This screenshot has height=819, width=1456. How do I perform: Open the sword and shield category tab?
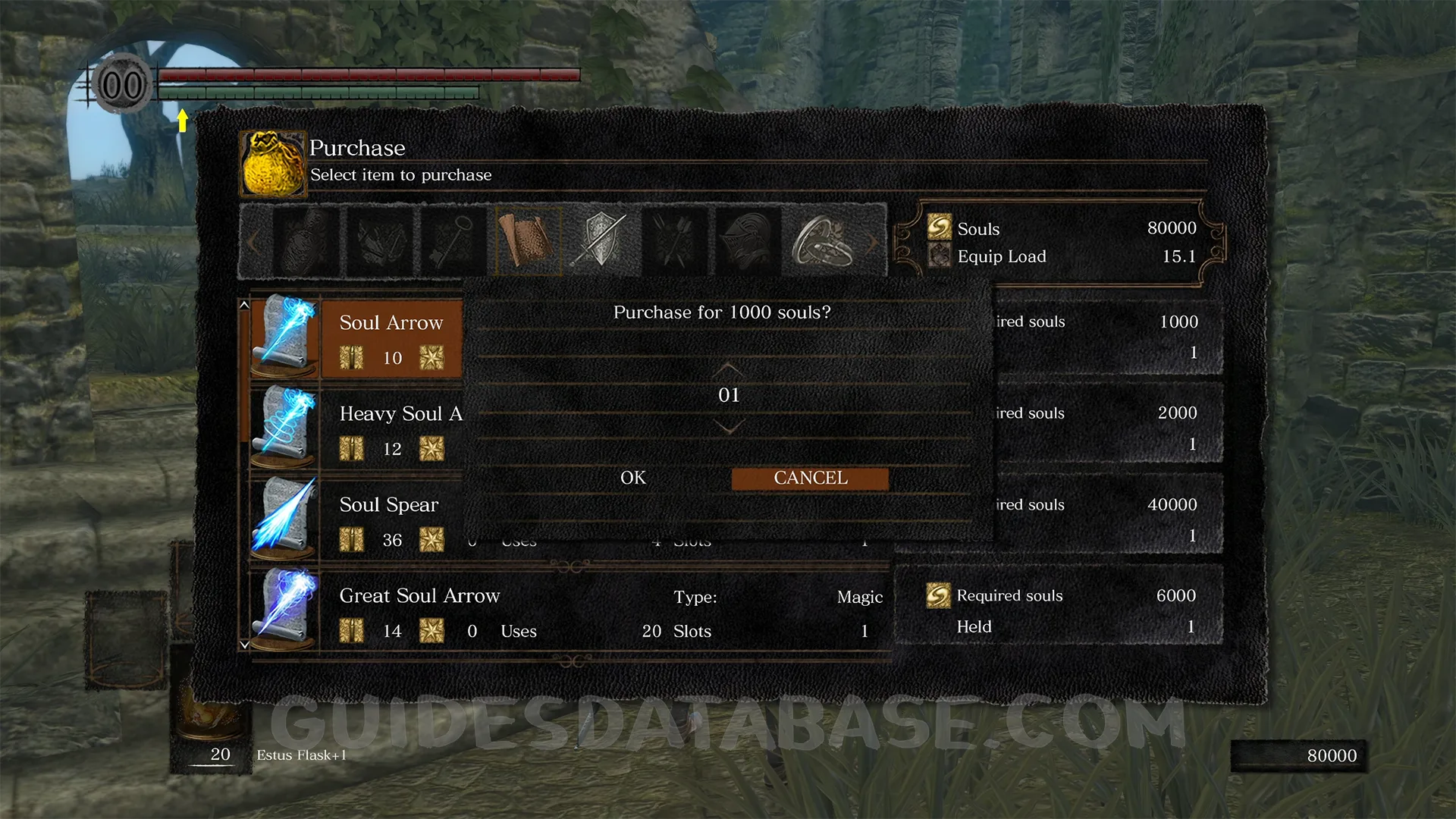point(601,241)
